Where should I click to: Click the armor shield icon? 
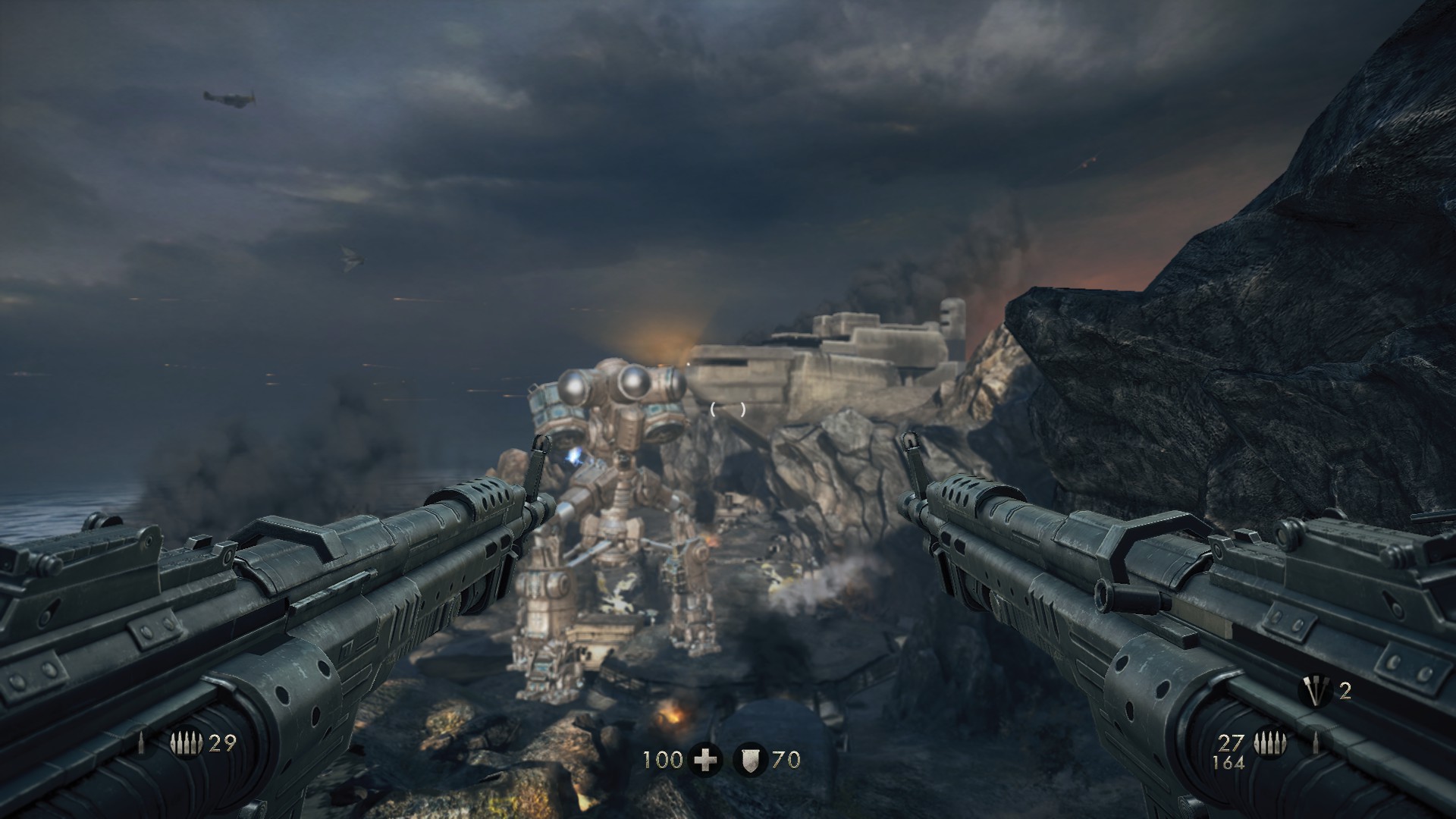click(x=749, y=759)
